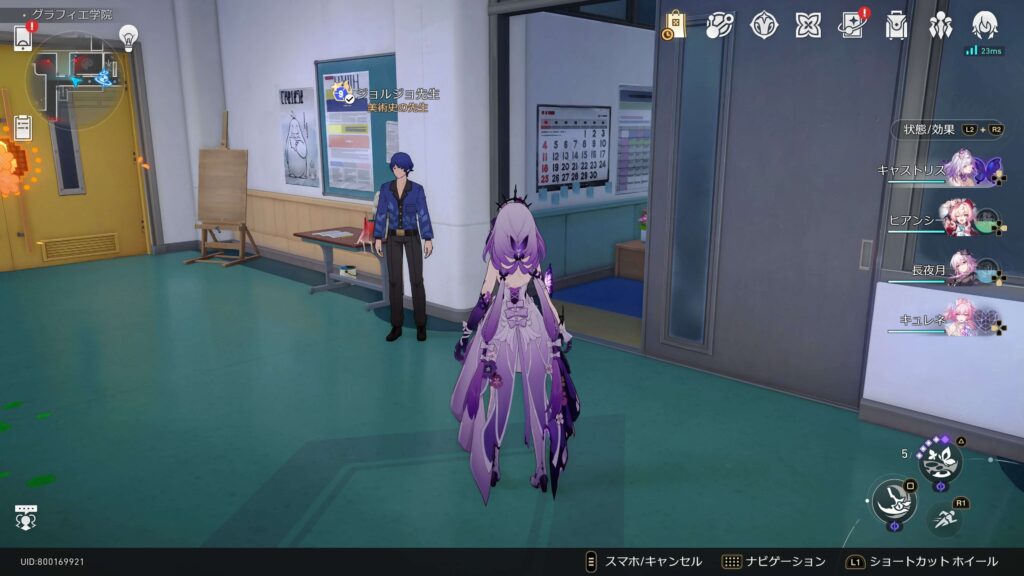Switch to party member ヒアンシー
This screenshot has height=576, width=1024.
point(962,220)
